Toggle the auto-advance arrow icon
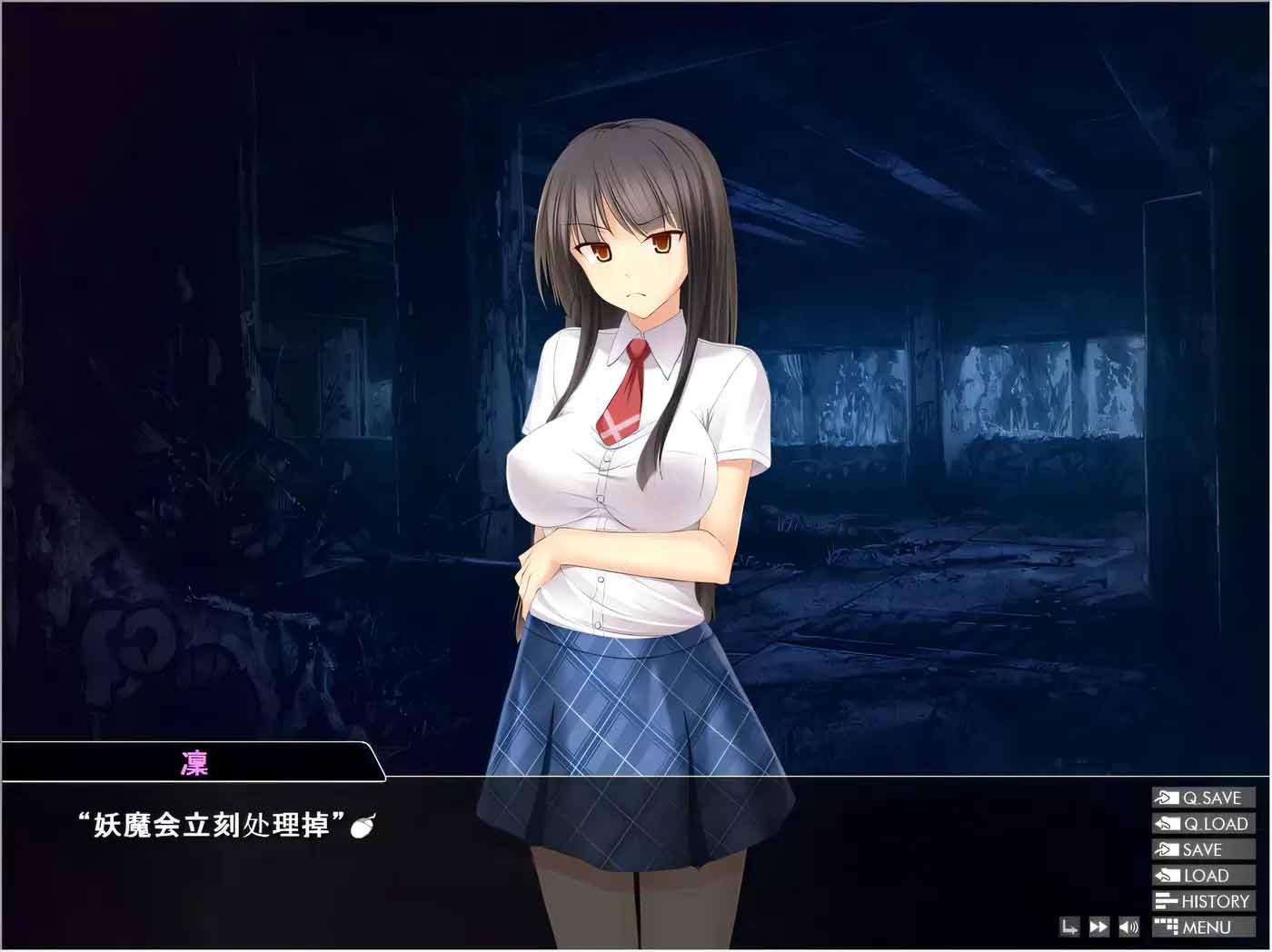Image resolution: width=1272 pixels, height=952 pixels. click(1069, 927)
